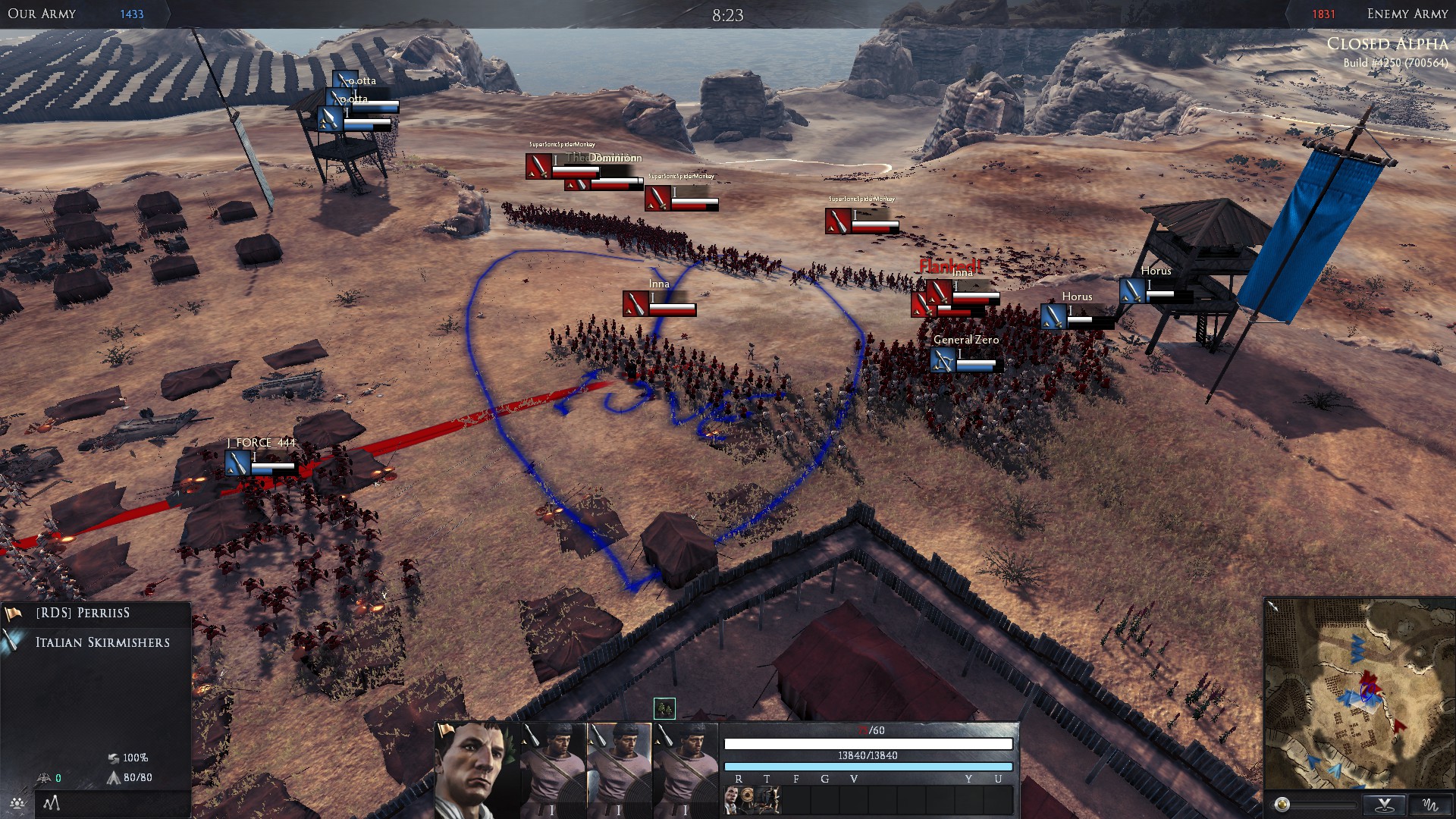
Task: Activate the sprint ability icon in the hotbar
Action: pos(768,799)
